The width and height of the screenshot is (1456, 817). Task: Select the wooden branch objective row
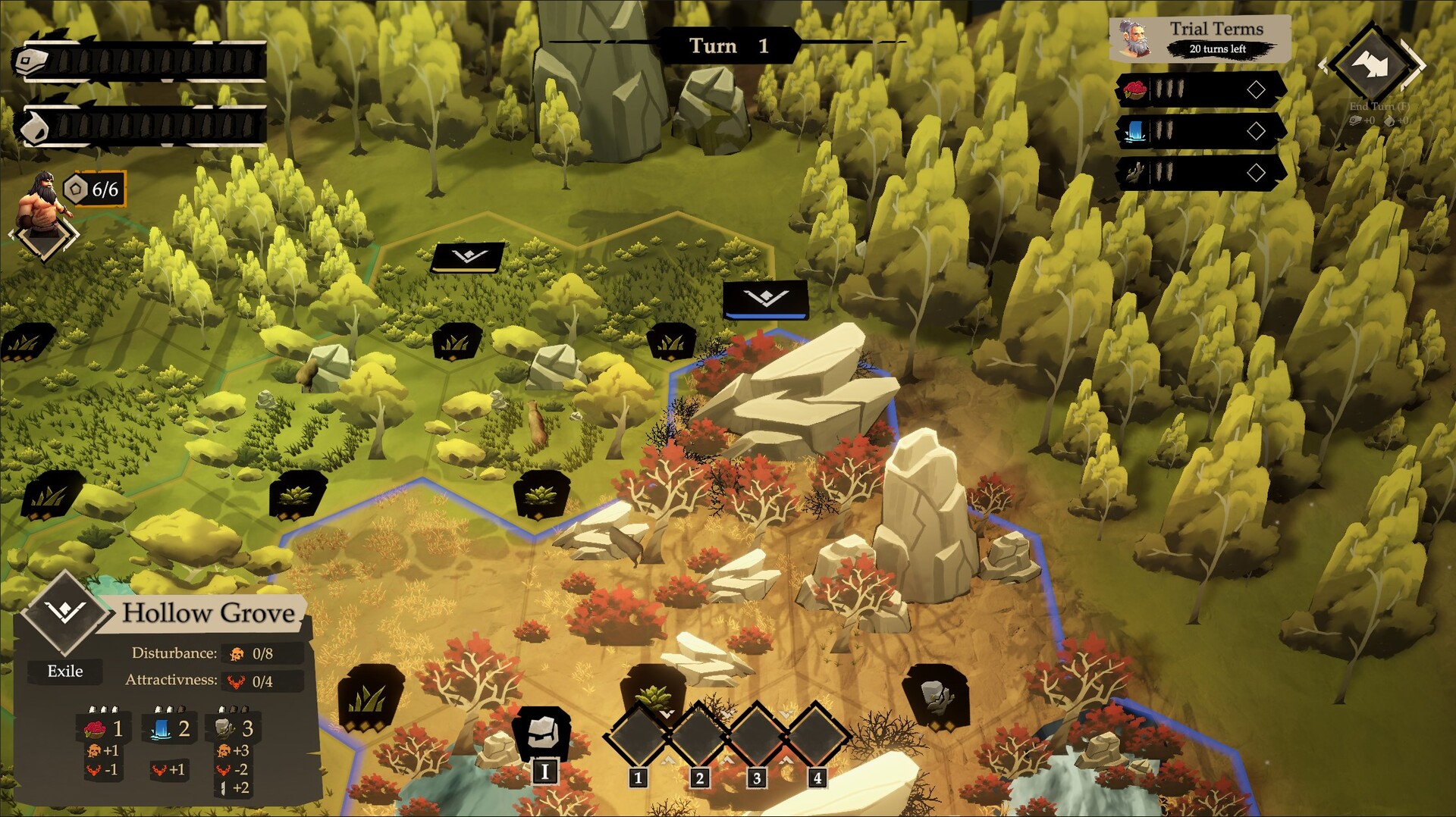[1200, 173]
